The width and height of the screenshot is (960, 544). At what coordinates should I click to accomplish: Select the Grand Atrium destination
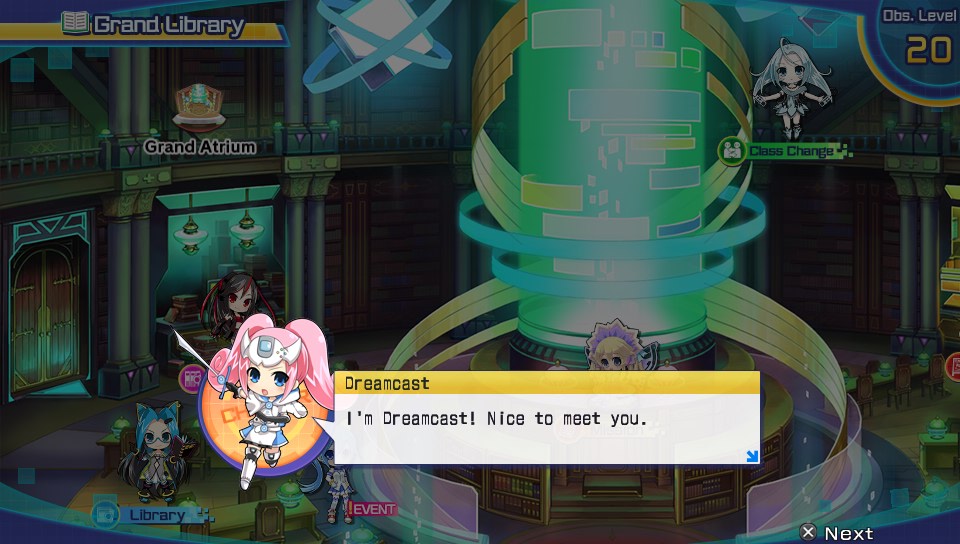[199, 146]
